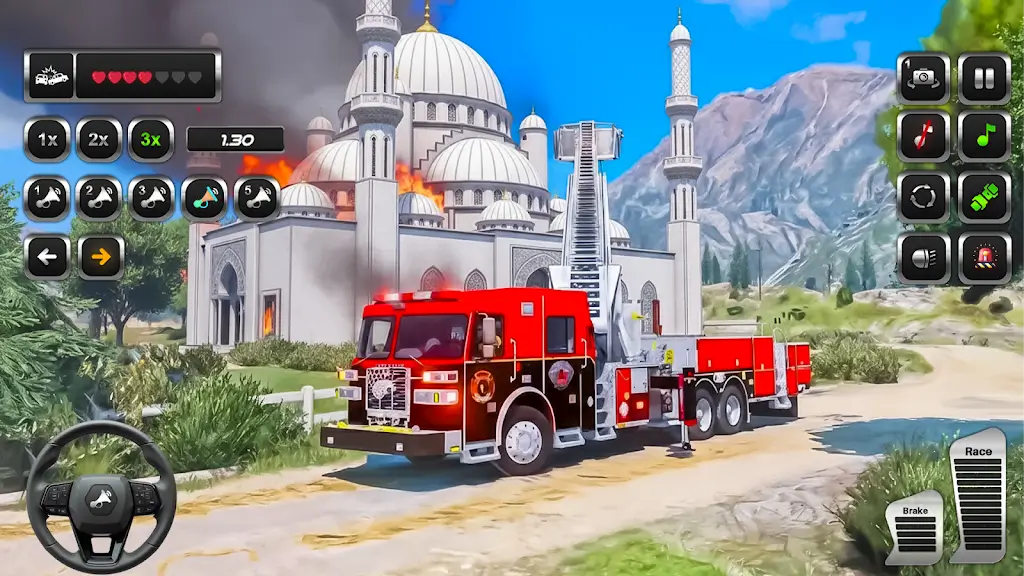This screenshot has width=1024, height=576.
Task: Turn on the headlights
Action: tap(923, 258)
